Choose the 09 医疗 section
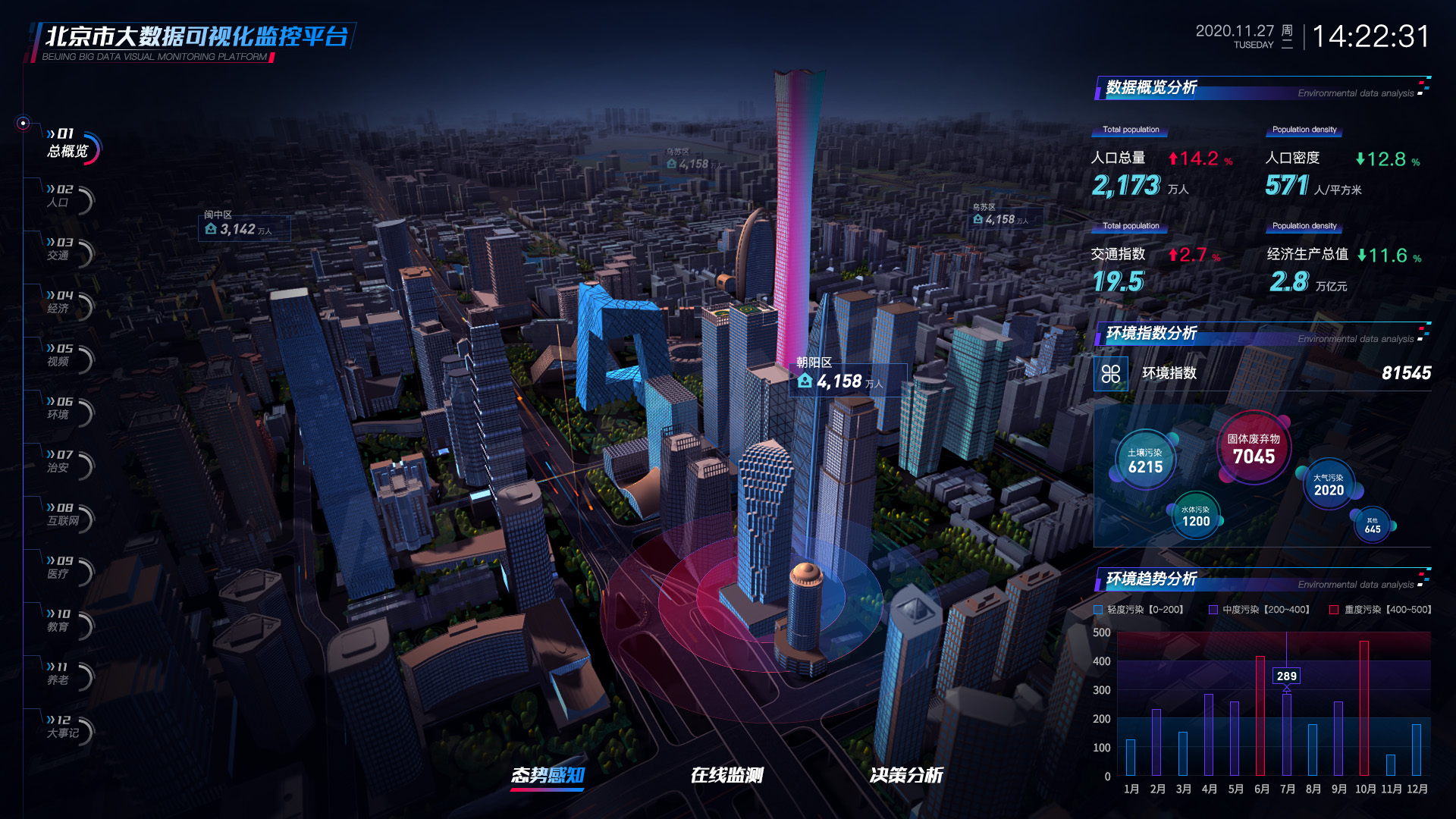Screen dimensions: 1456x819 click(62, 568)
